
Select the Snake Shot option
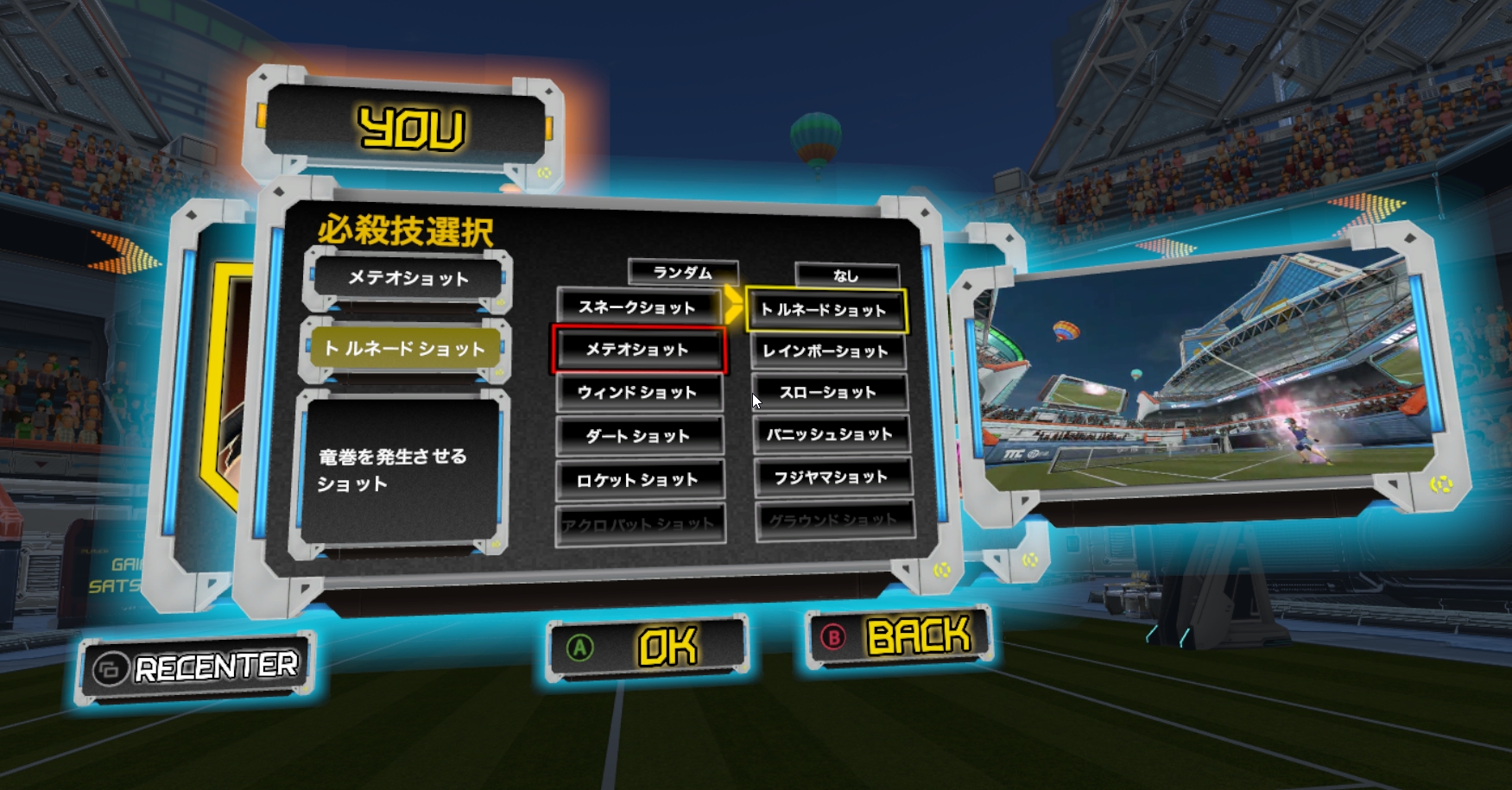[640, 306]
